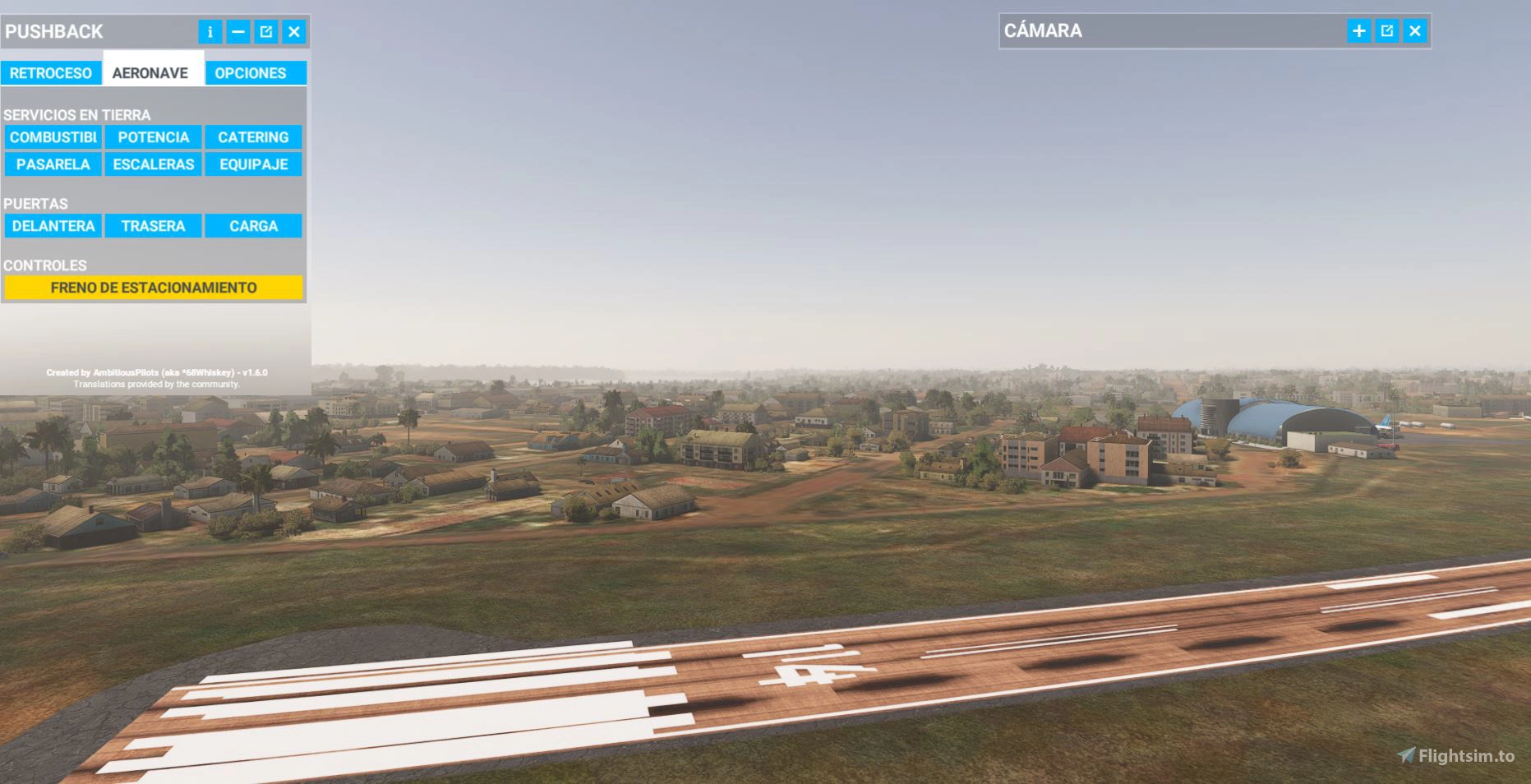Screen dimensions: 1531x784
Task: Call the Equipaje baggage service
Action: tap(253, 164)
